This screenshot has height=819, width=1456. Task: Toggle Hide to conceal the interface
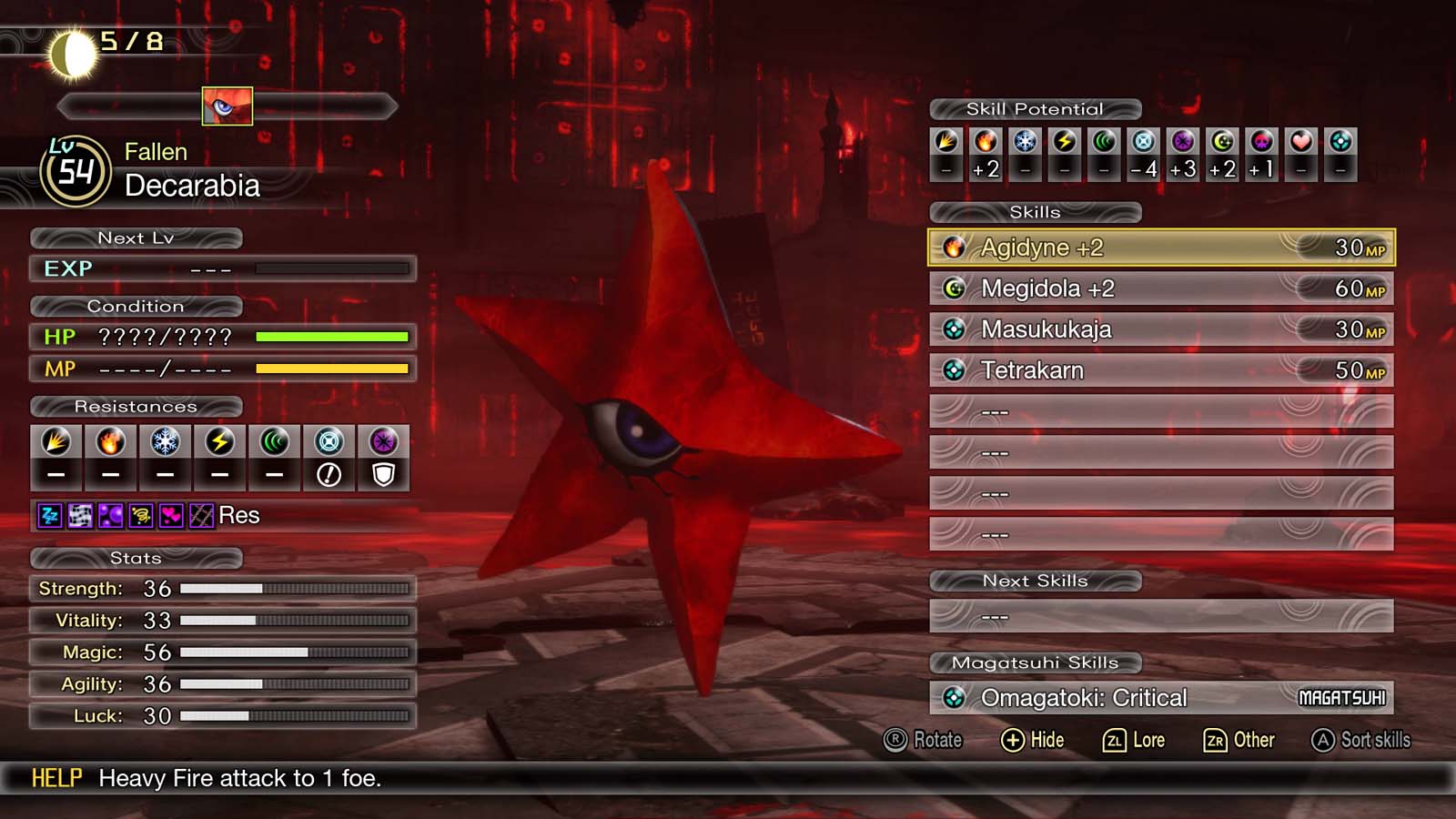(1034, 740)
